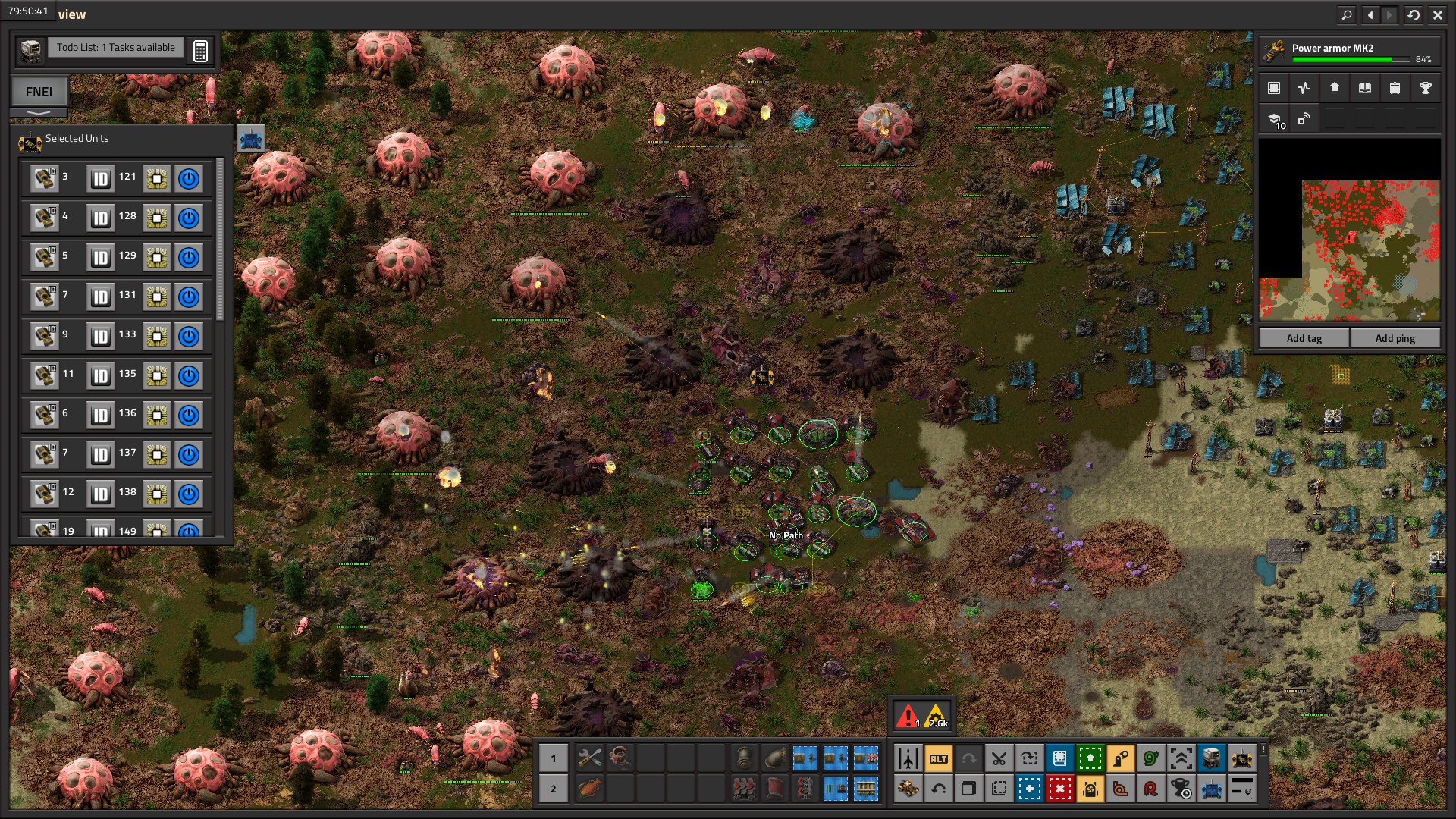Select the raw fish hotbar slot
This screenshot has height=819, width=1456.
pyautogui.click(x=589, y=789)
